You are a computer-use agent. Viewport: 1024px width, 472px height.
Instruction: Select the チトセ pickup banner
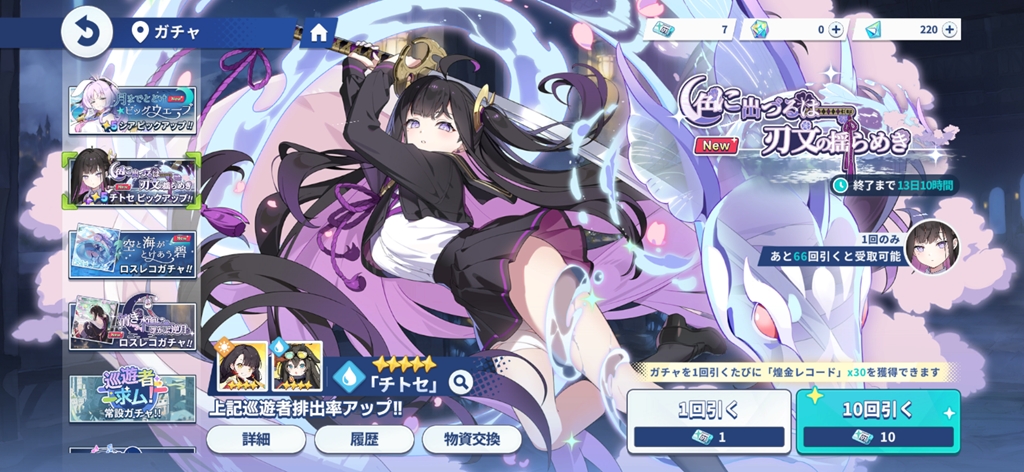coord(132,179)
